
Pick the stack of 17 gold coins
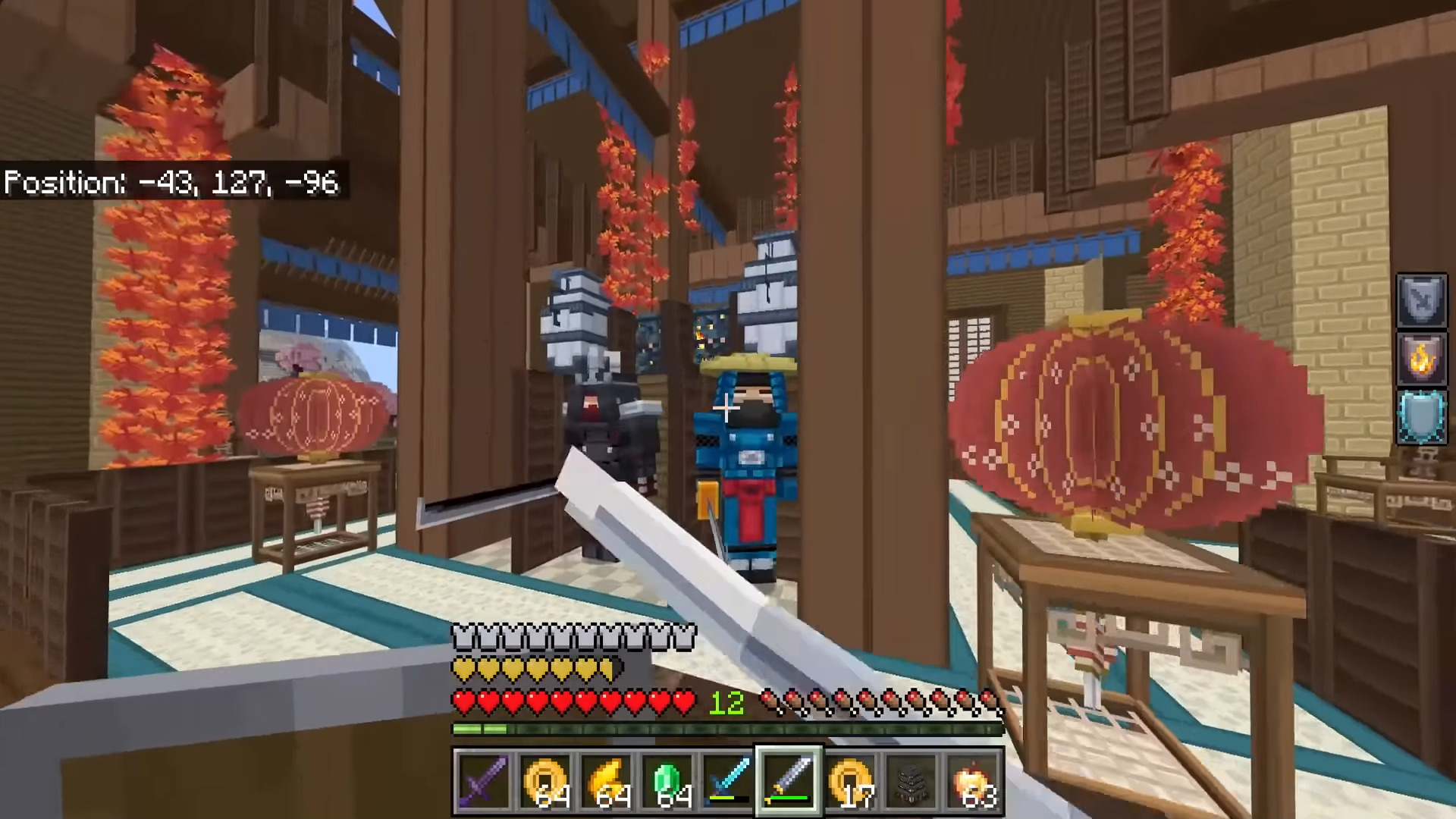[x=851, y=781]
